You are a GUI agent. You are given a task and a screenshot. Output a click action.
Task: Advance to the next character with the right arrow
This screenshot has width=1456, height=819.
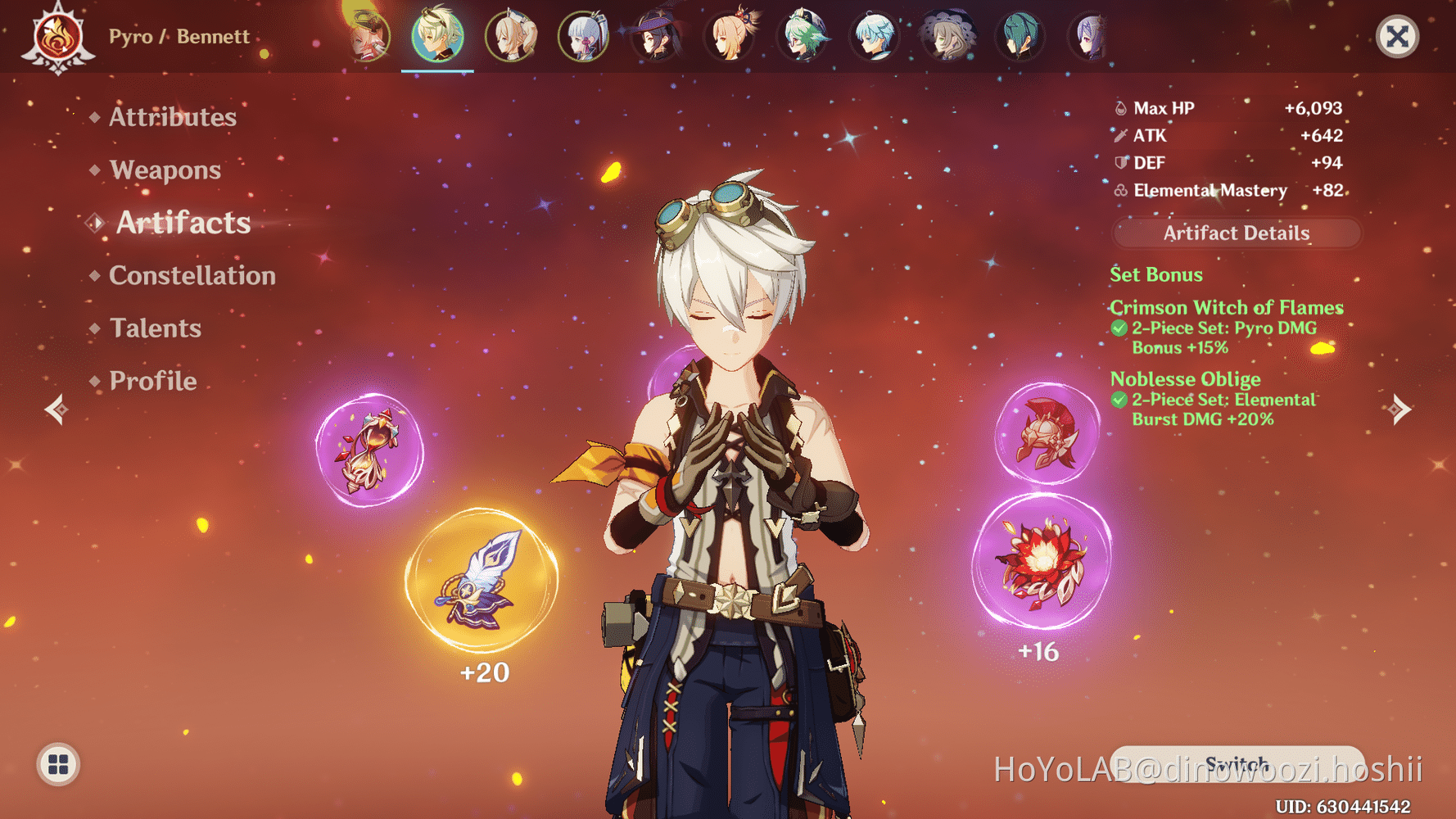tap(1399, 409)
